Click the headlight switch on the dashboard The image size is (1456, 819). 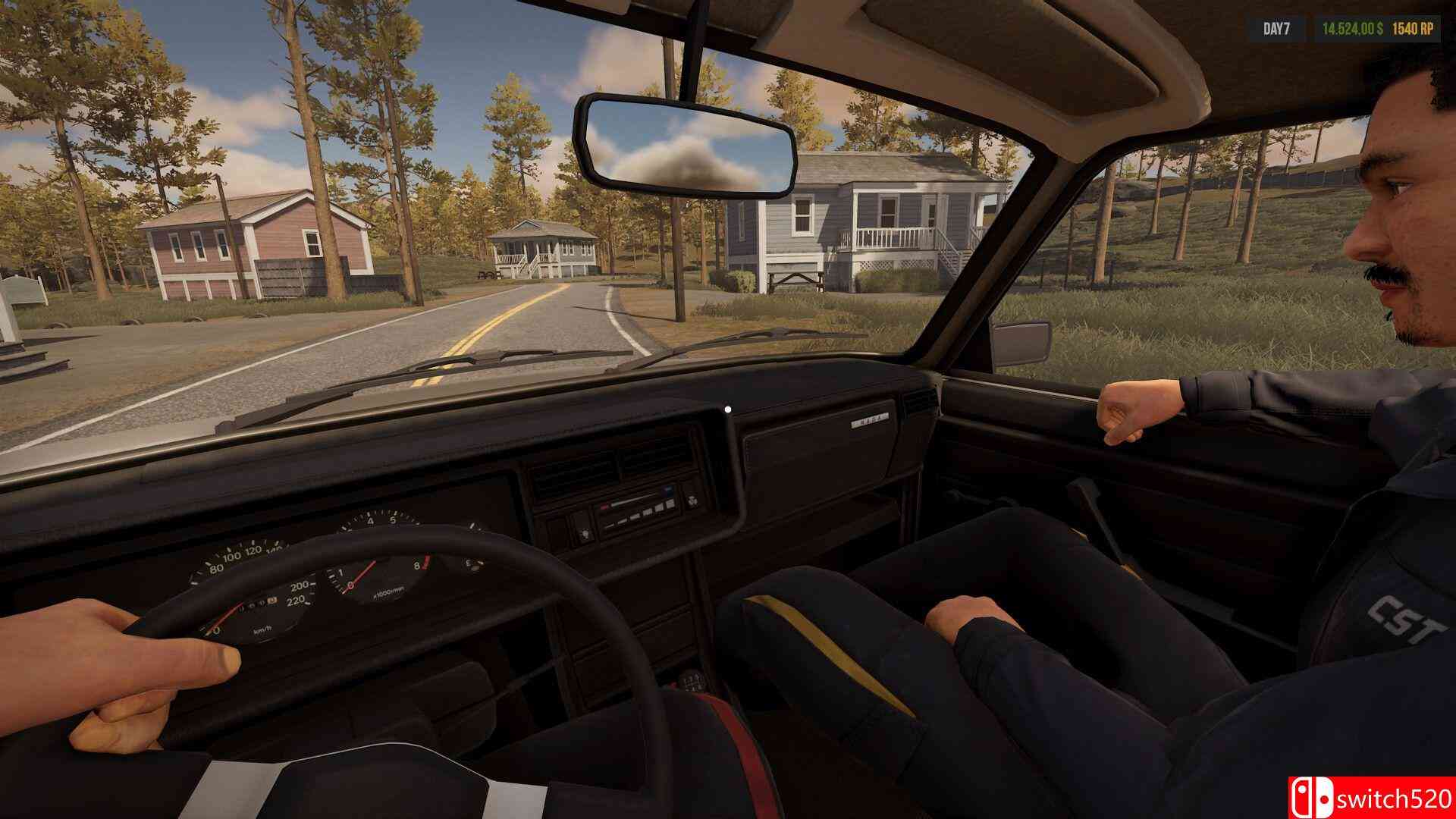coord(585,533)
